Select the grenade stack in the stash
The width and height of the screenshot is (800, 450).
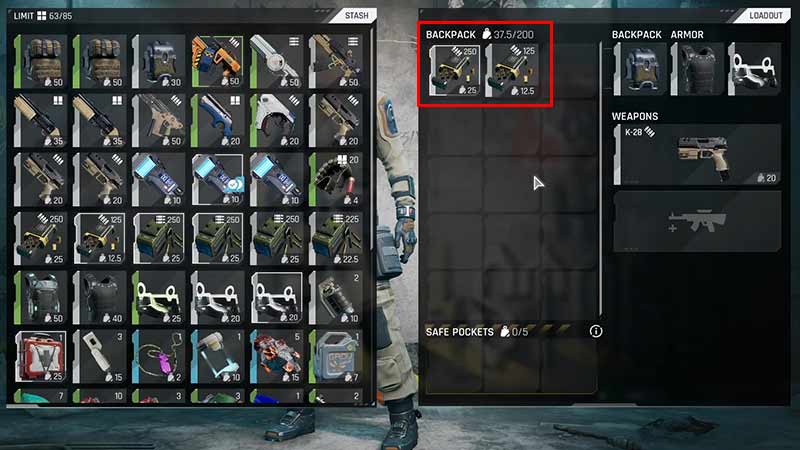pyautogui.click(x=337, y=298)
